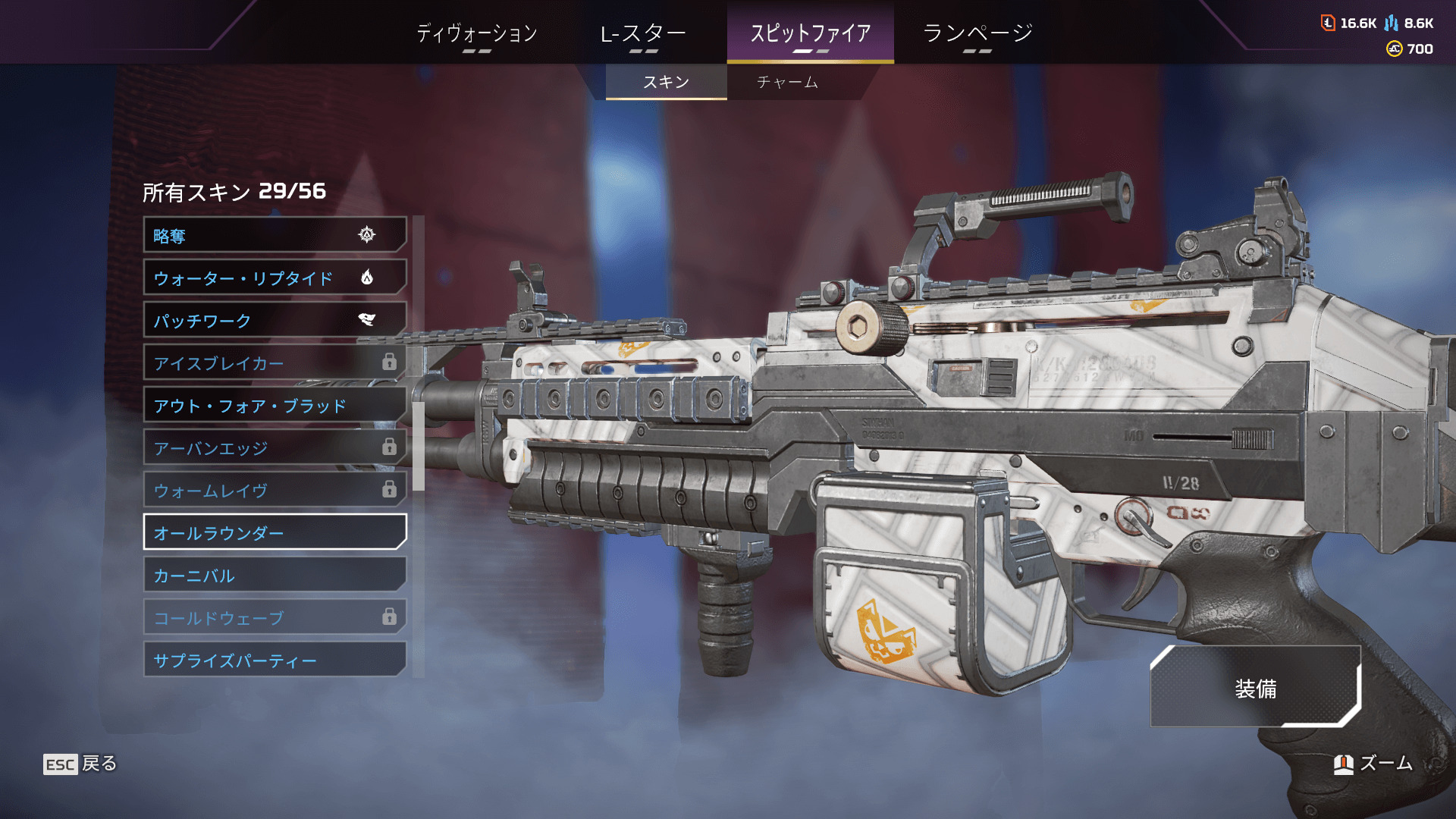The image size is (1456, 819).
Task: Choose the アウト・フォア・ブラッド skin
Action: click(275, 405)
